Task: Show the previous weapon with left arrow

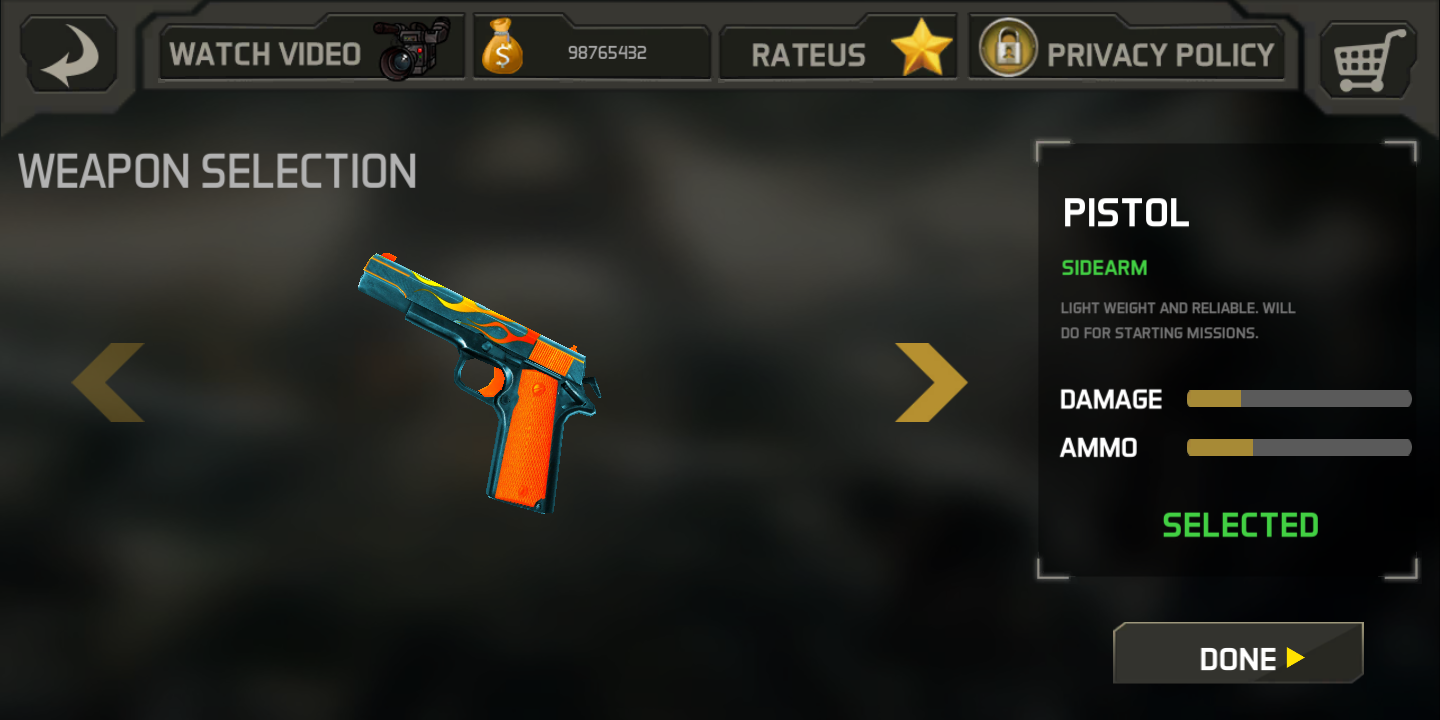Action: (109, 382)
